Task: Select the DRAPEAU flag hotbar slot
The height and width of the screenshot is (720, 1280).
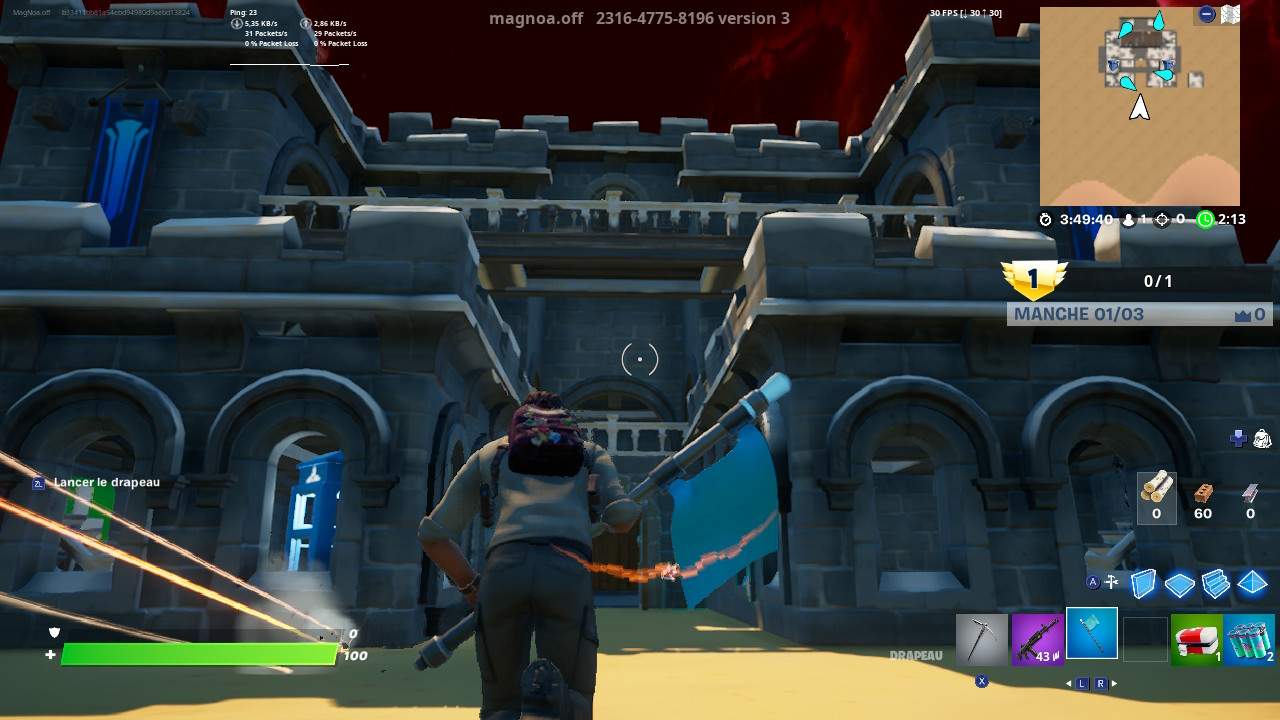Action: (1091, 635)
